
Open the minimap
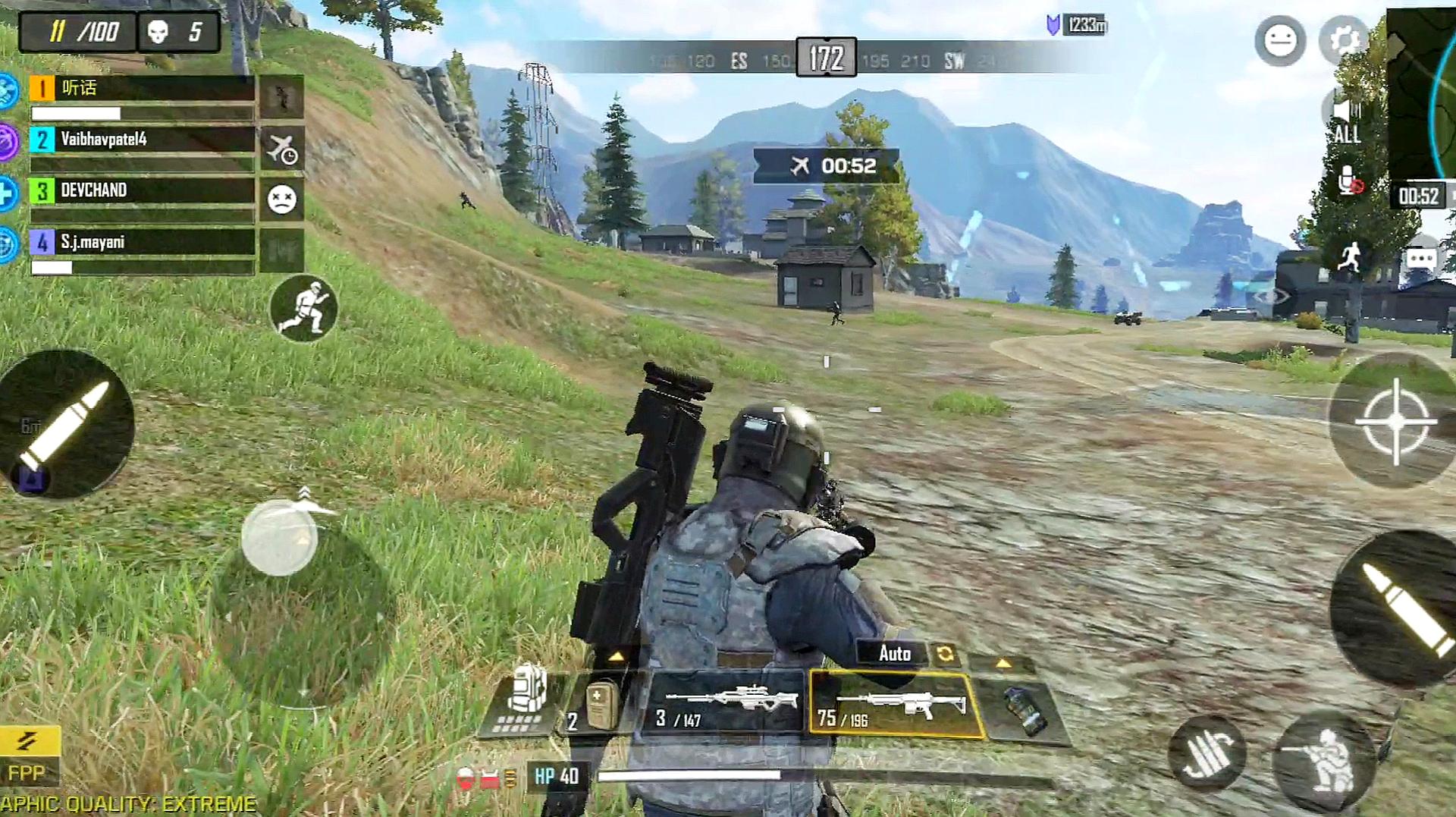[x=1422, y=91]
